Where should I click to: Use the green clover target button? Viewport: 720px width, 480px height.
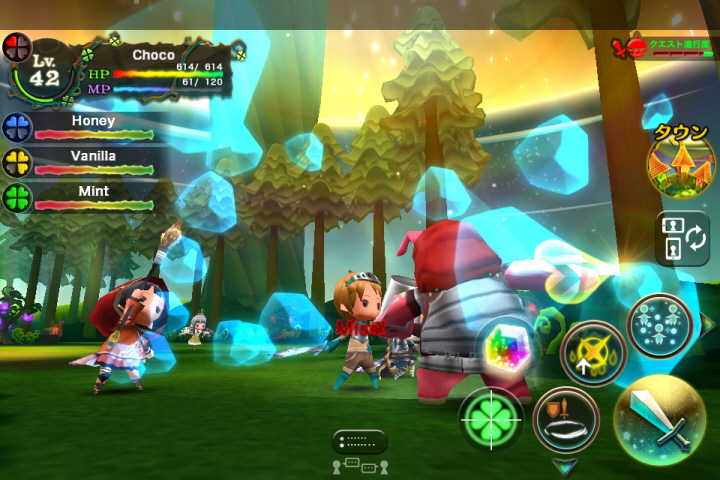[492, 420]
